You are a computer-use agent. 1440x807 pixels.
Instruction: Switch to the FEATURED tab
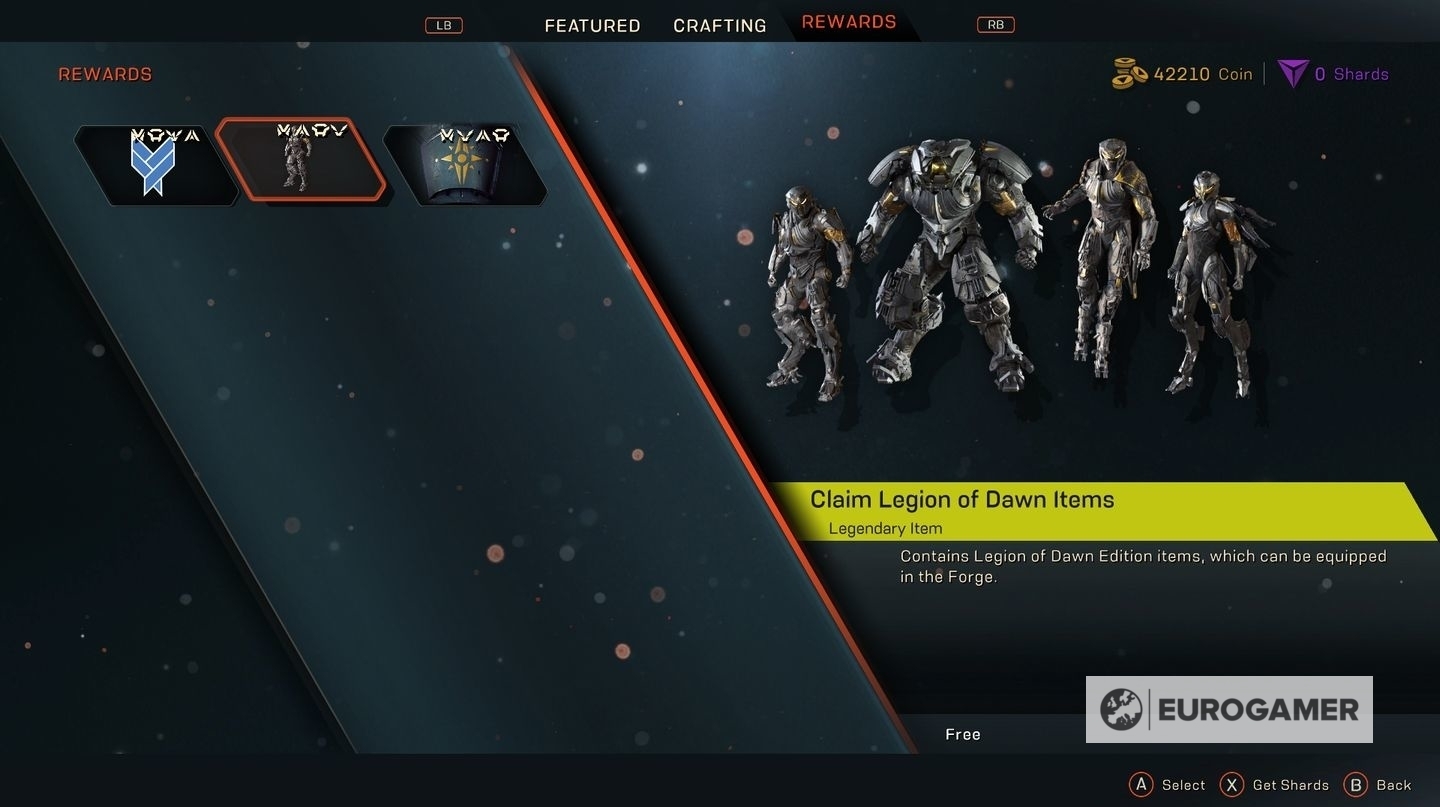click(x=591, y=25)
